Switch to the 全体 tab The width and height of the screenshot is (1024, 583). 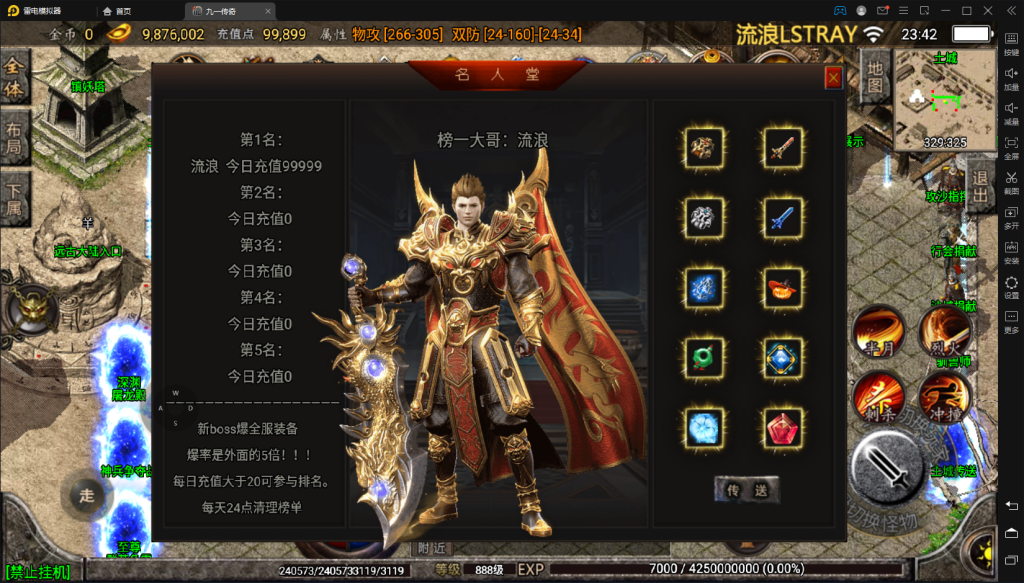pyautogui.click(x=15, y=78)
